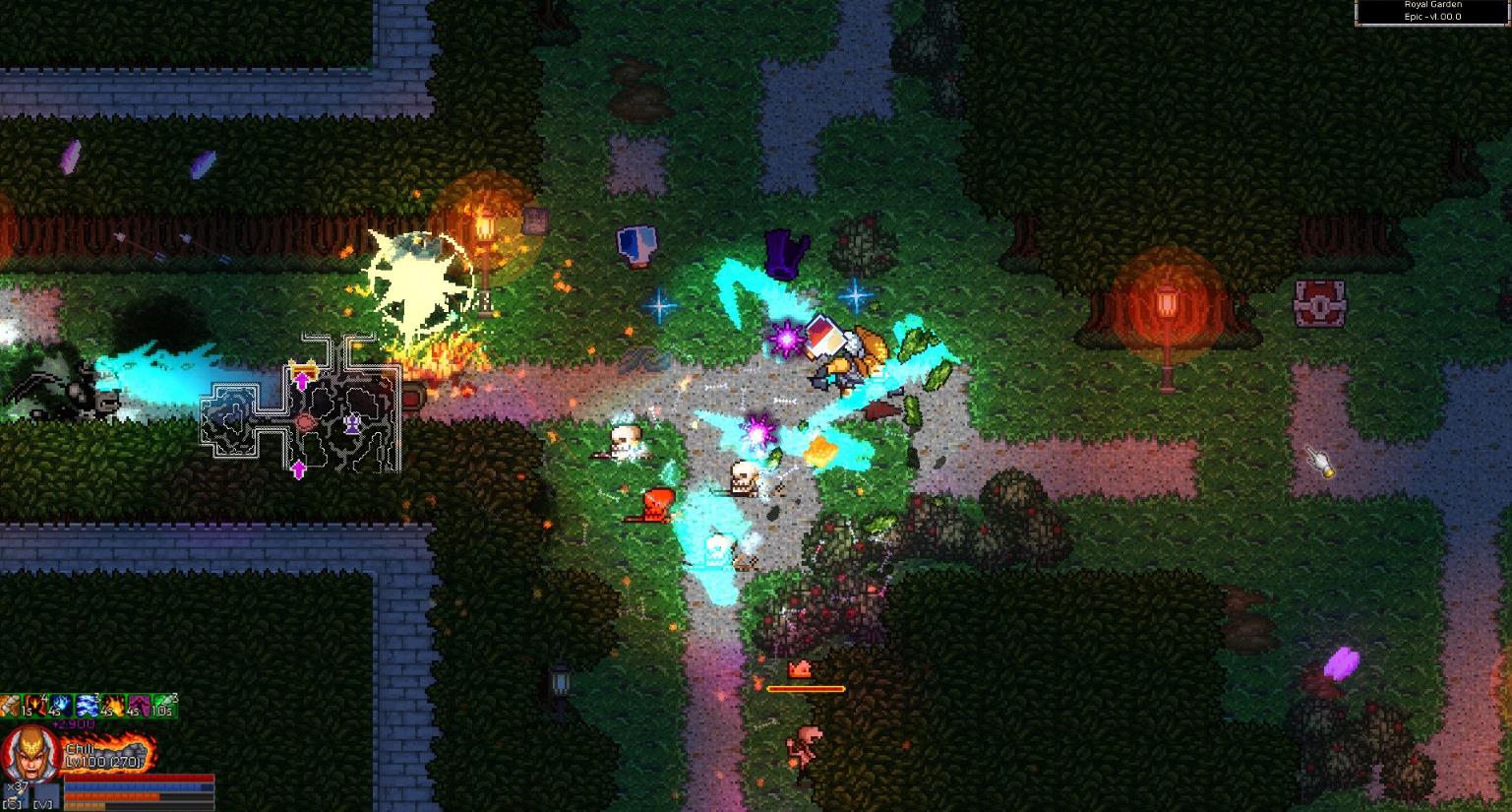Select the first melee skill icon in hotbar
1512x812 pixels.
tap(8, 706)
